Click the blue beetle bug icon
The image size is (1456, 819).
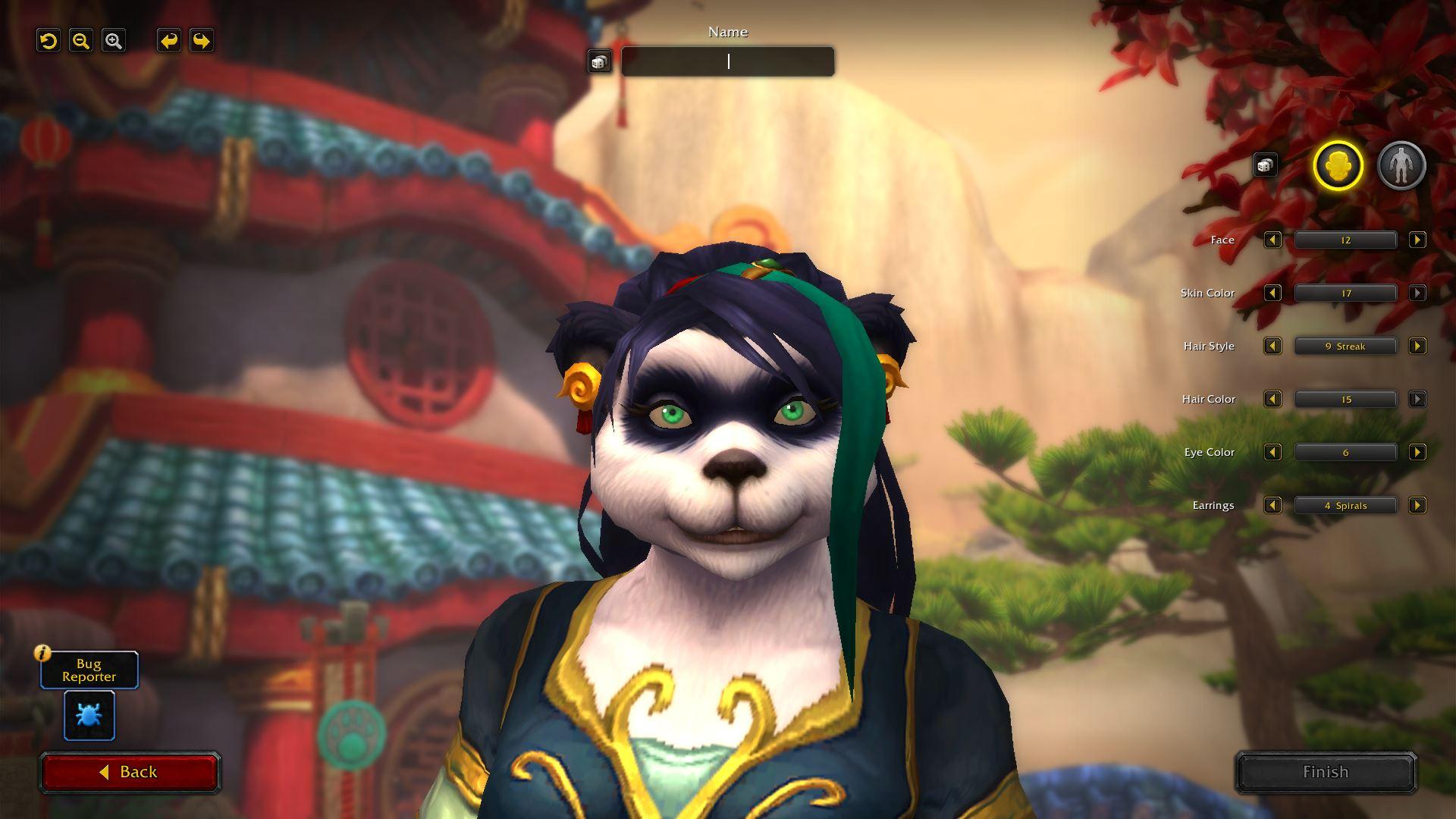[x=89, y=715]
